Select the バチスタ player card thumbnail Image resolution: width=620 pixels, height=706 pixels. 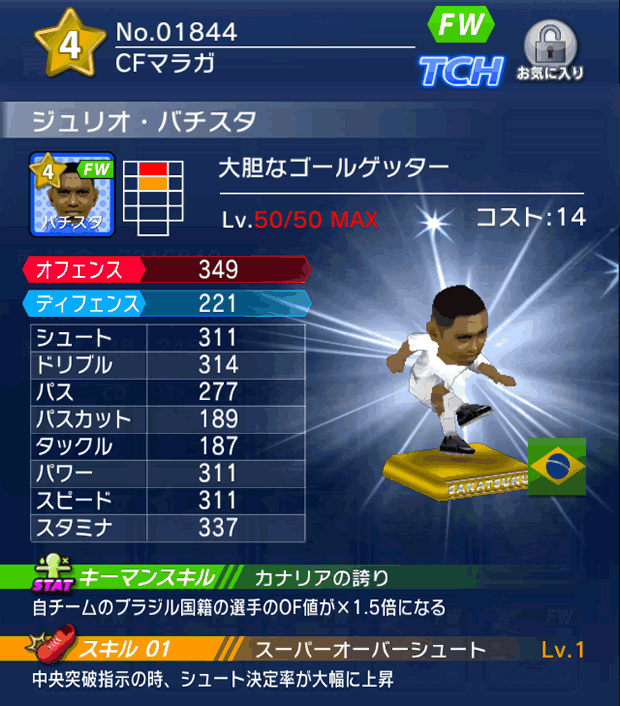tap(72, 193)
